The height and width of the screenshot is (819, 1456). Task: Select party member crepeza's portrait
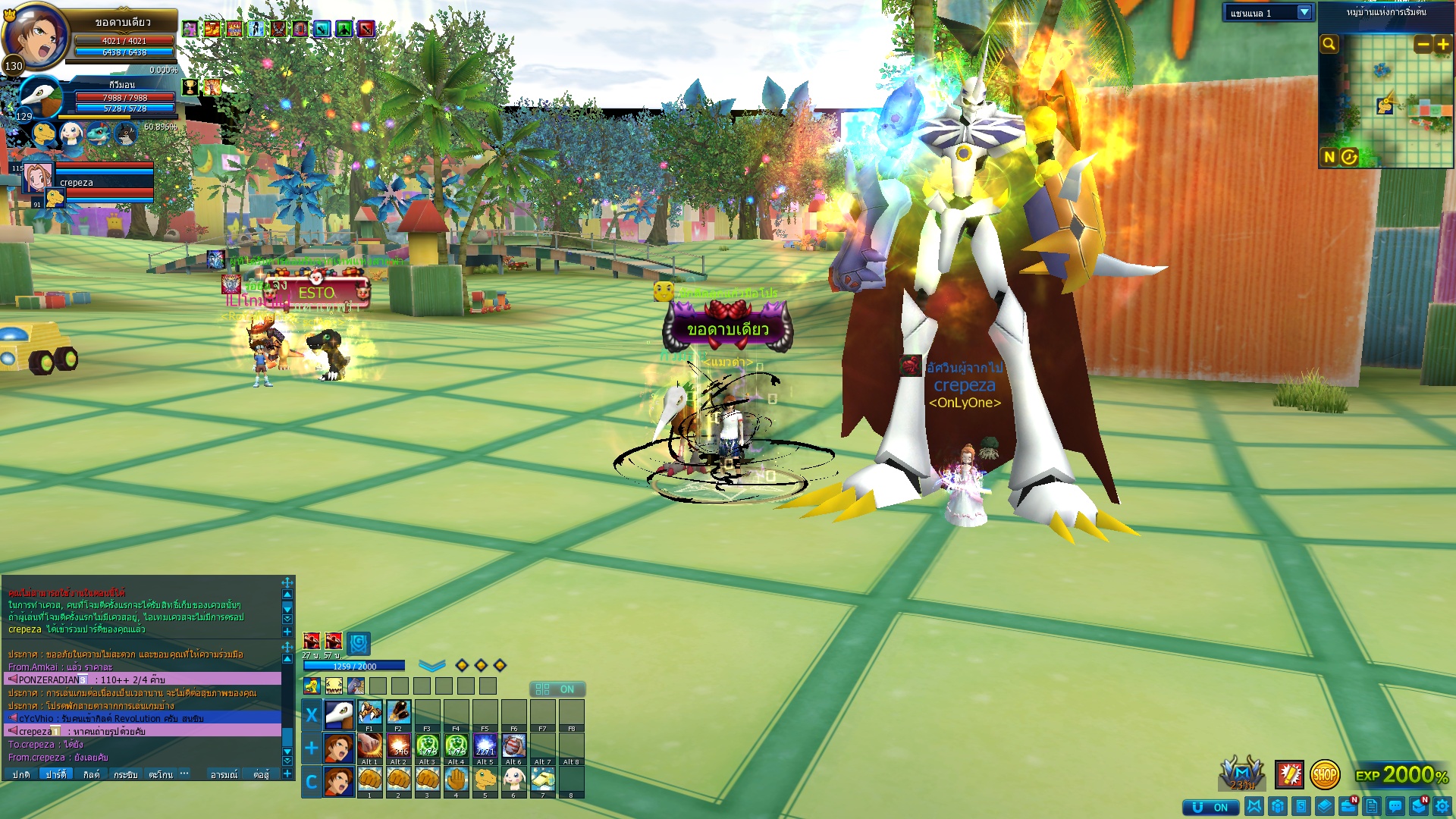click(x=37, y=178)
